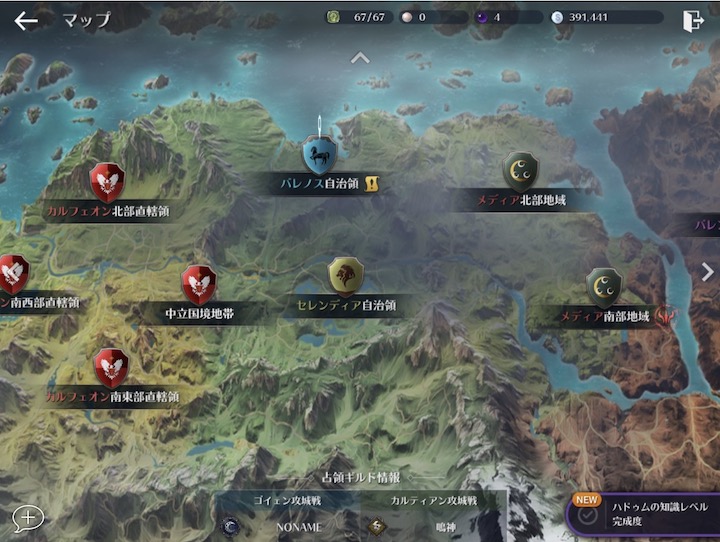Select カルフェオン南東部直轄領 marker
Viewport: 720px width, 542px height.
coord(111,368)
